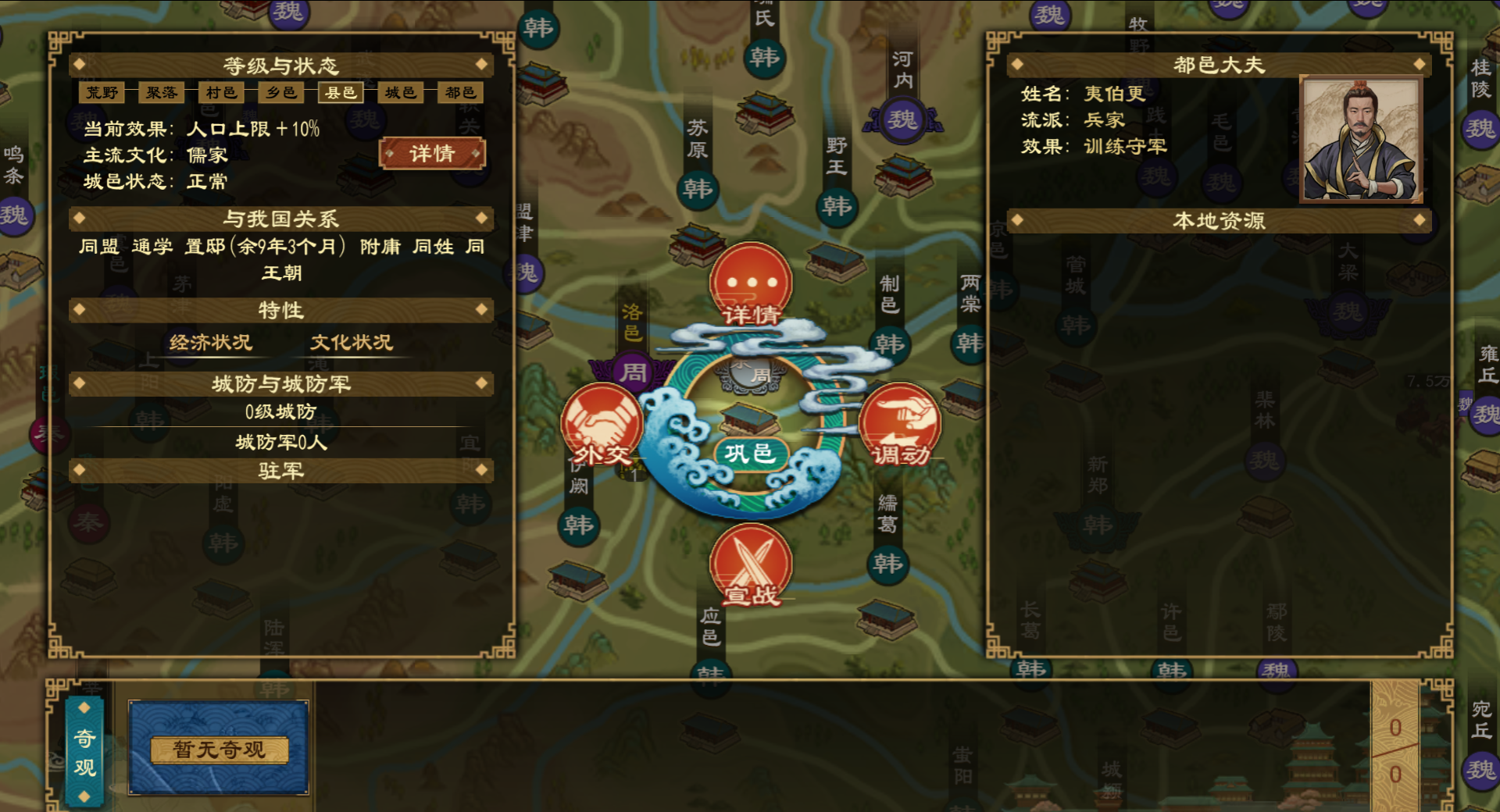Select the 荒野 level tab
This screenshot has height=812, width=1500.
point(102,93)
